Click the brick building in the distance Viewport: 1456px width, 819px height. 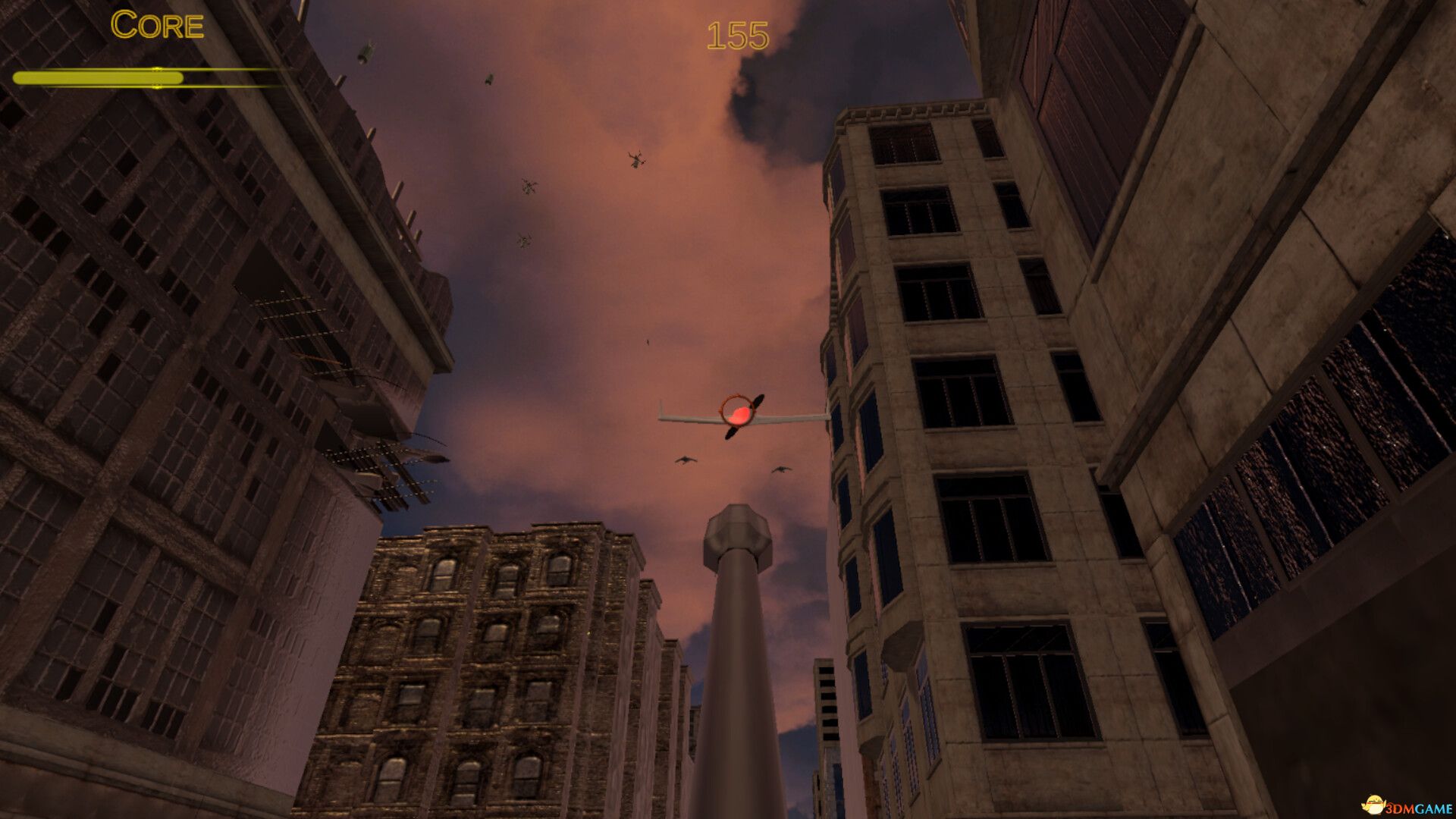click(x=493, y=667)
